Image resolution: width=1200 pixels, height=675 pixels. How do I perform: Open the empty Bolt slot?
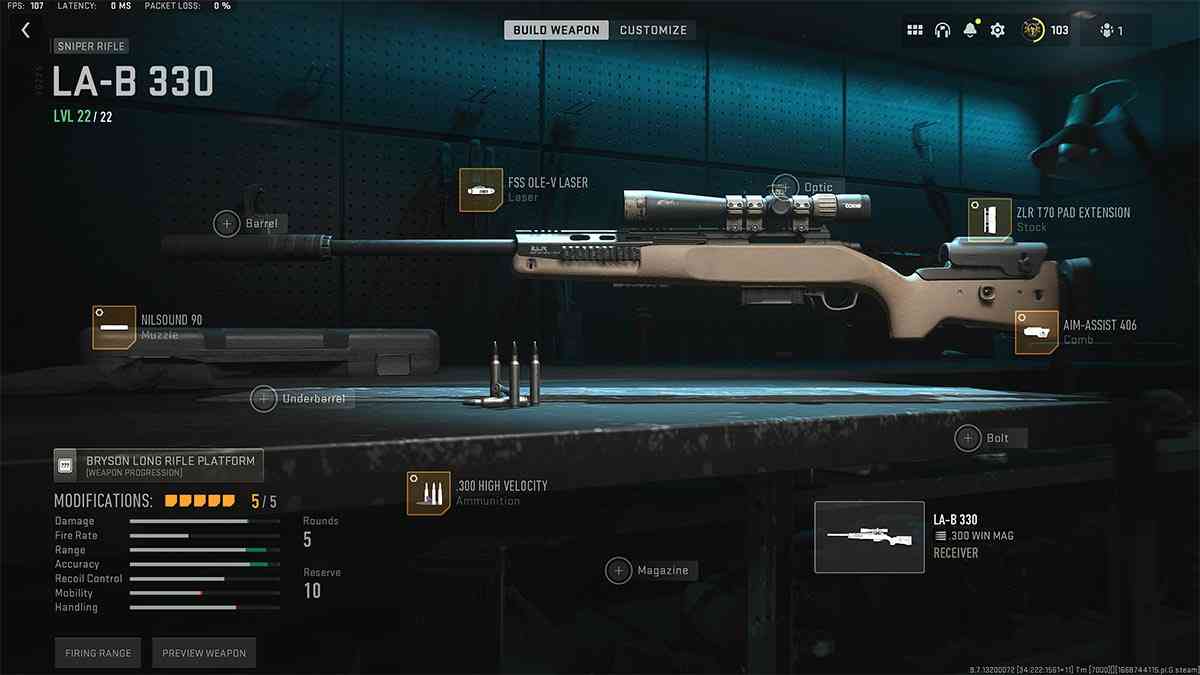(968, 438)
